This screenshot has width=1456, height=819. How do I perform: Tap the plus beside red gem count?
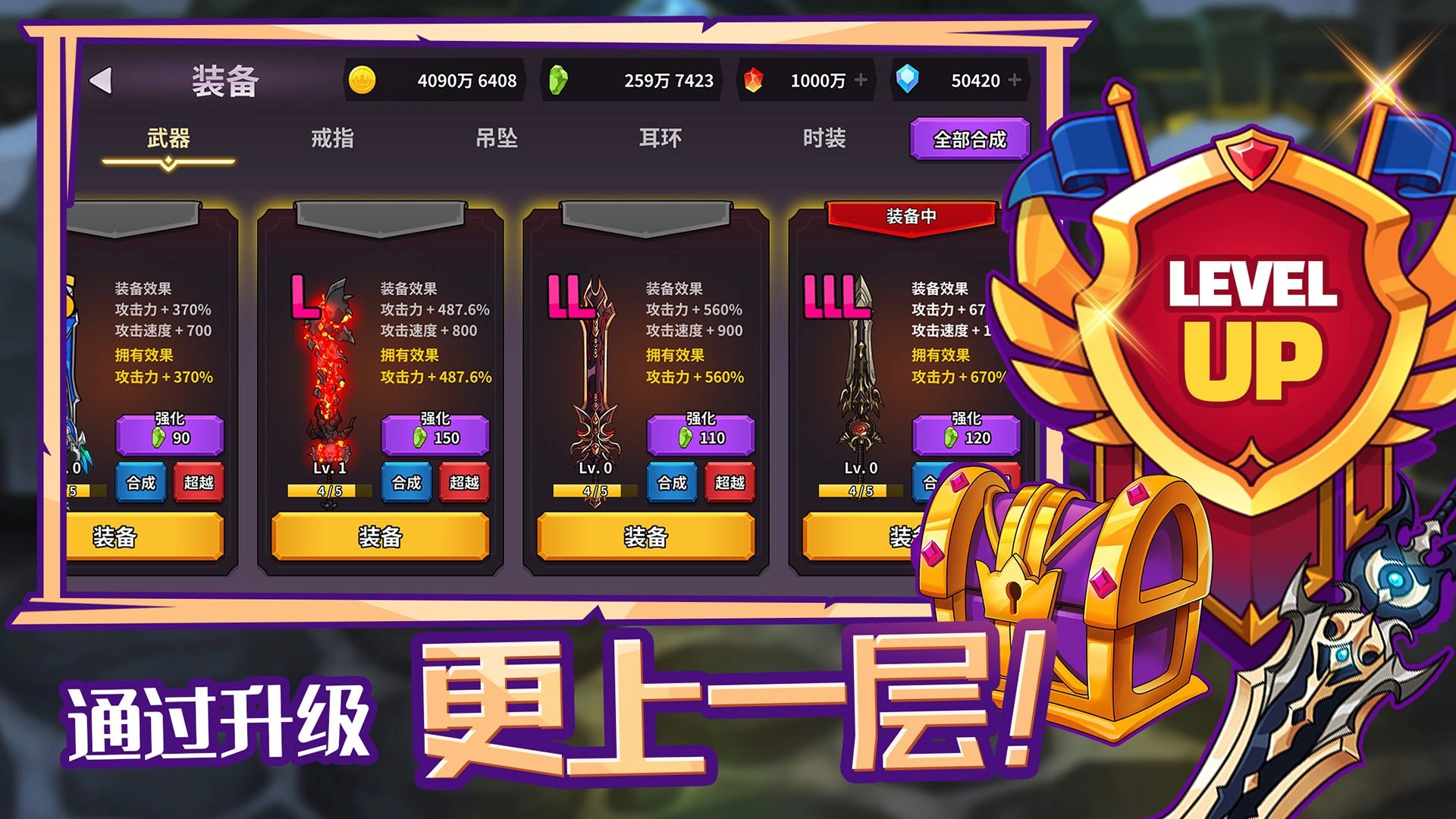(859, 78)
